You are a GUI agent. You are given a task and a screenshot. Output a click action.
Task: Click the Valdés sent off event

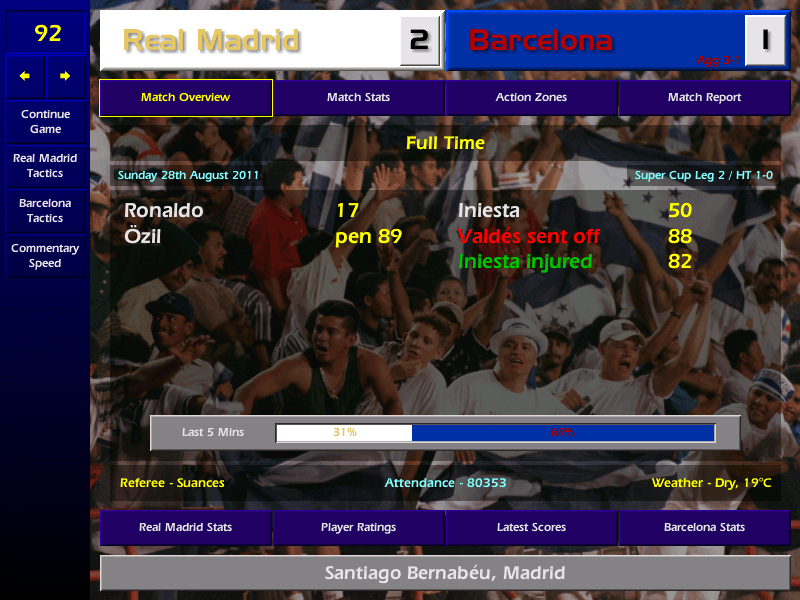[529, 237]
